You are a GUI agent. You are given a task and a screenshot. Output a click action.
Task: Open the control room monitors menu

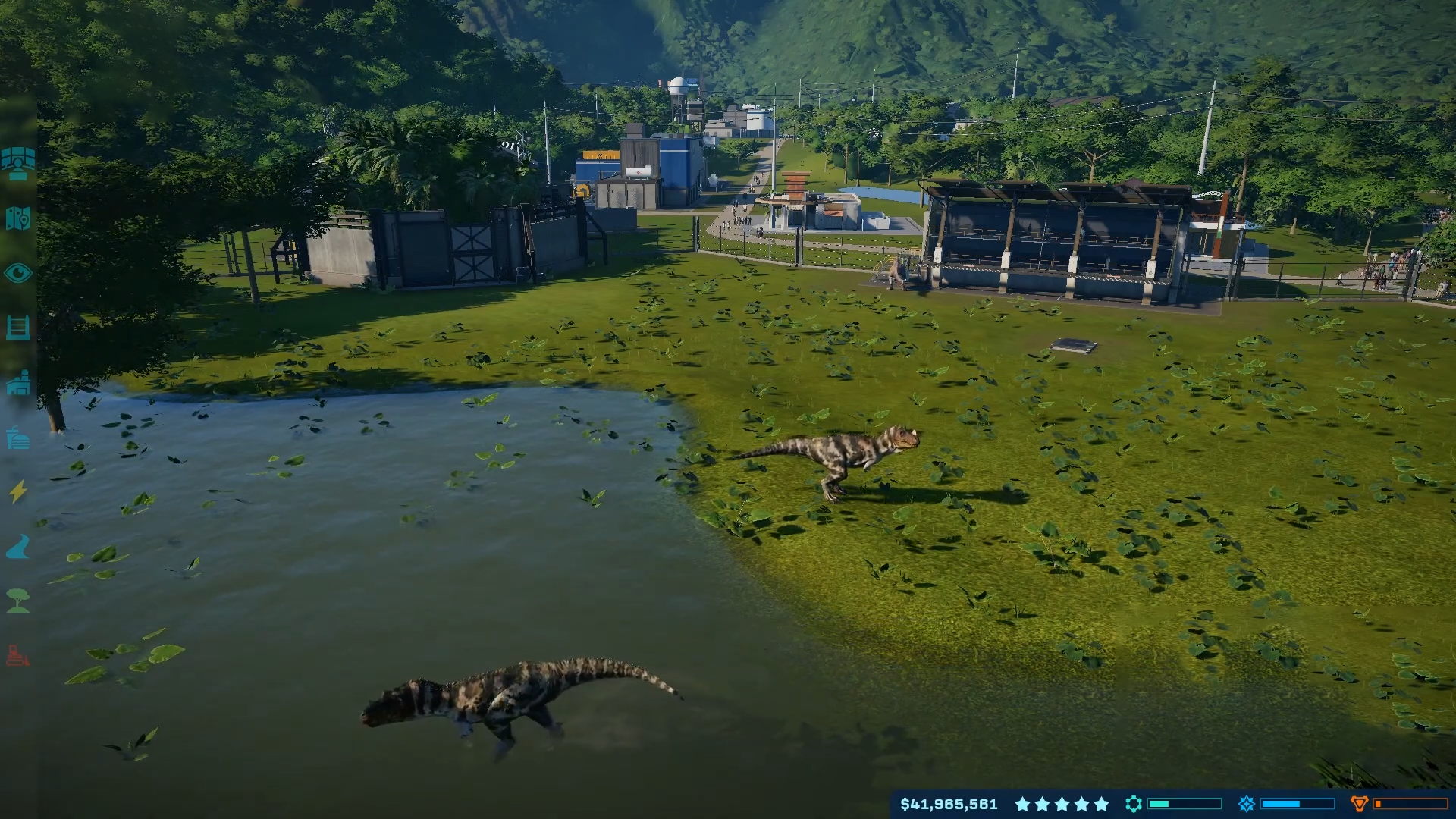[18, 163]
